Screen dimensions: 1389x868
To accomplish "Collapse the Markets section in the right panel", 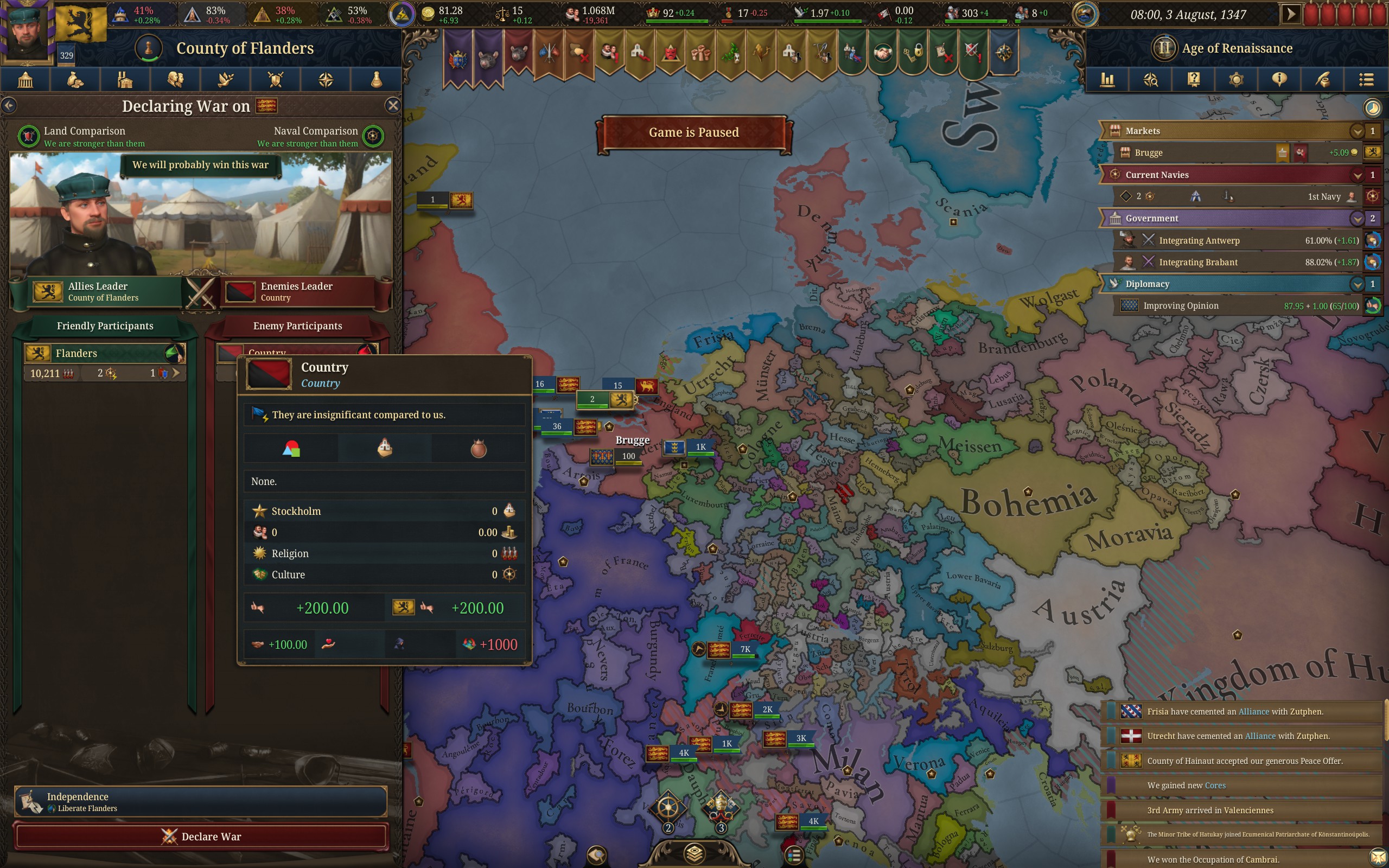I will click(x=1357, y=131).
